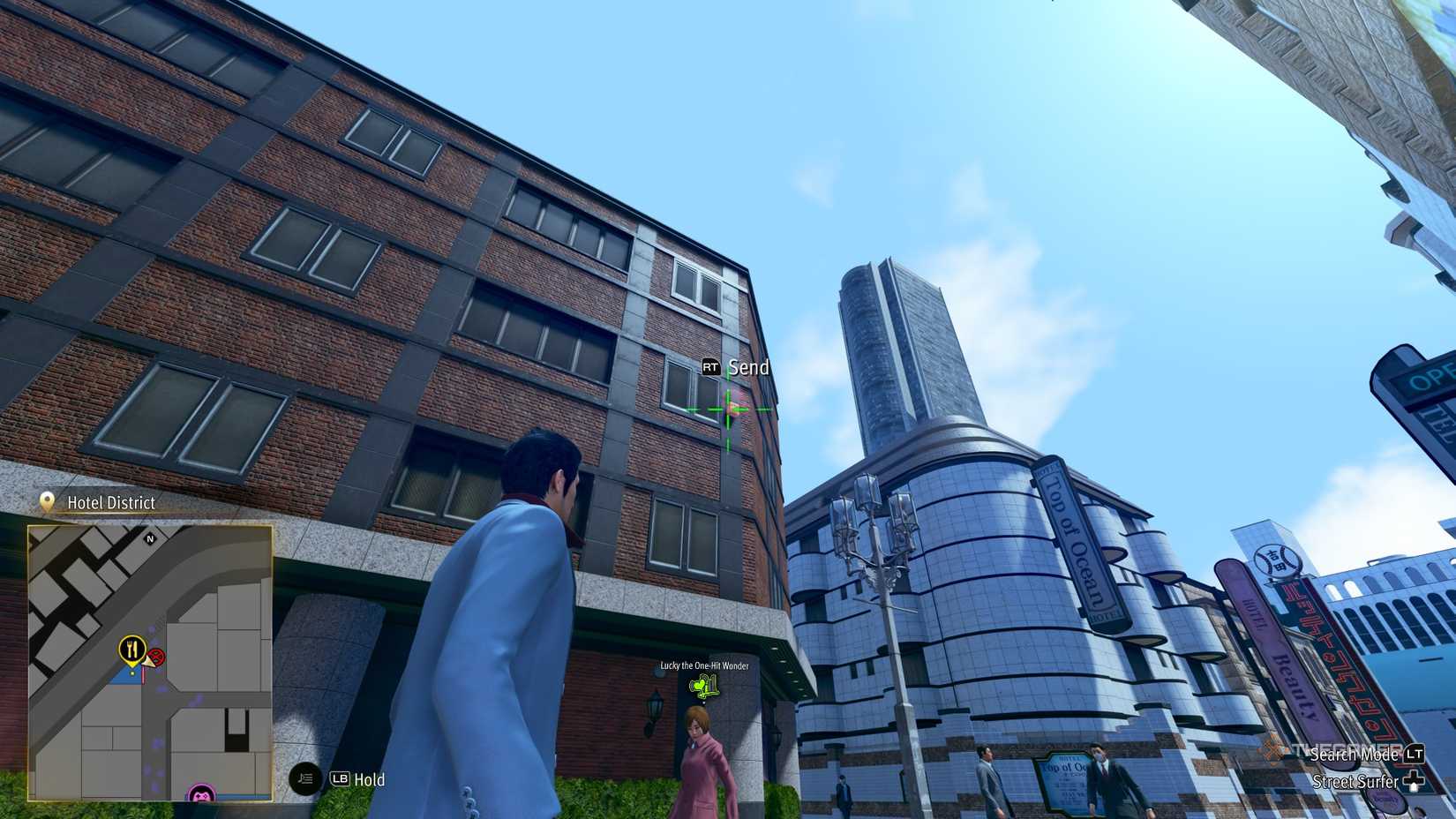
Task: Click the Street Surfer text label
Action: 1354,783
